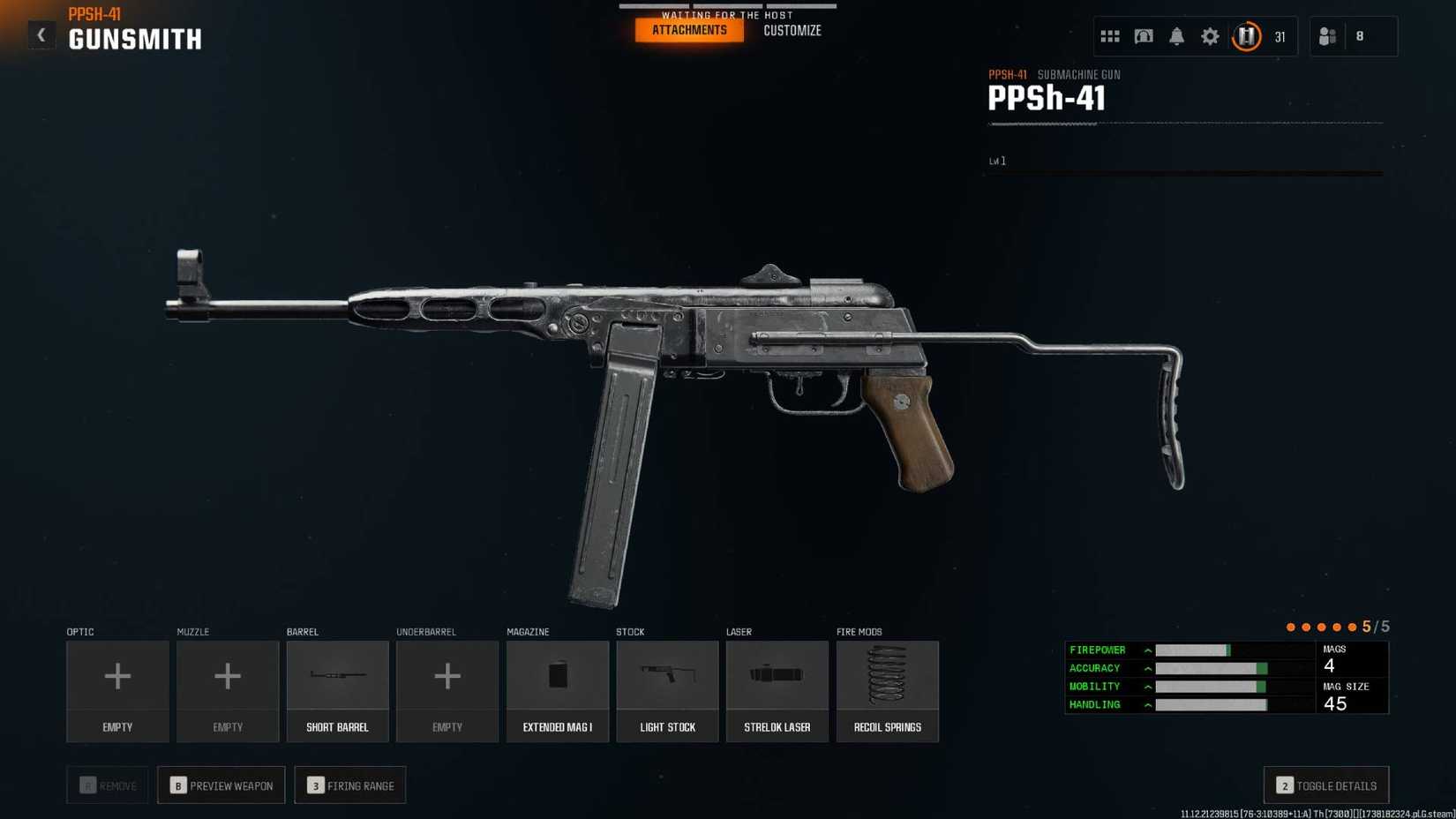
Task: Open the empty Underbarrel attachment slot
Action: point(447,691)
